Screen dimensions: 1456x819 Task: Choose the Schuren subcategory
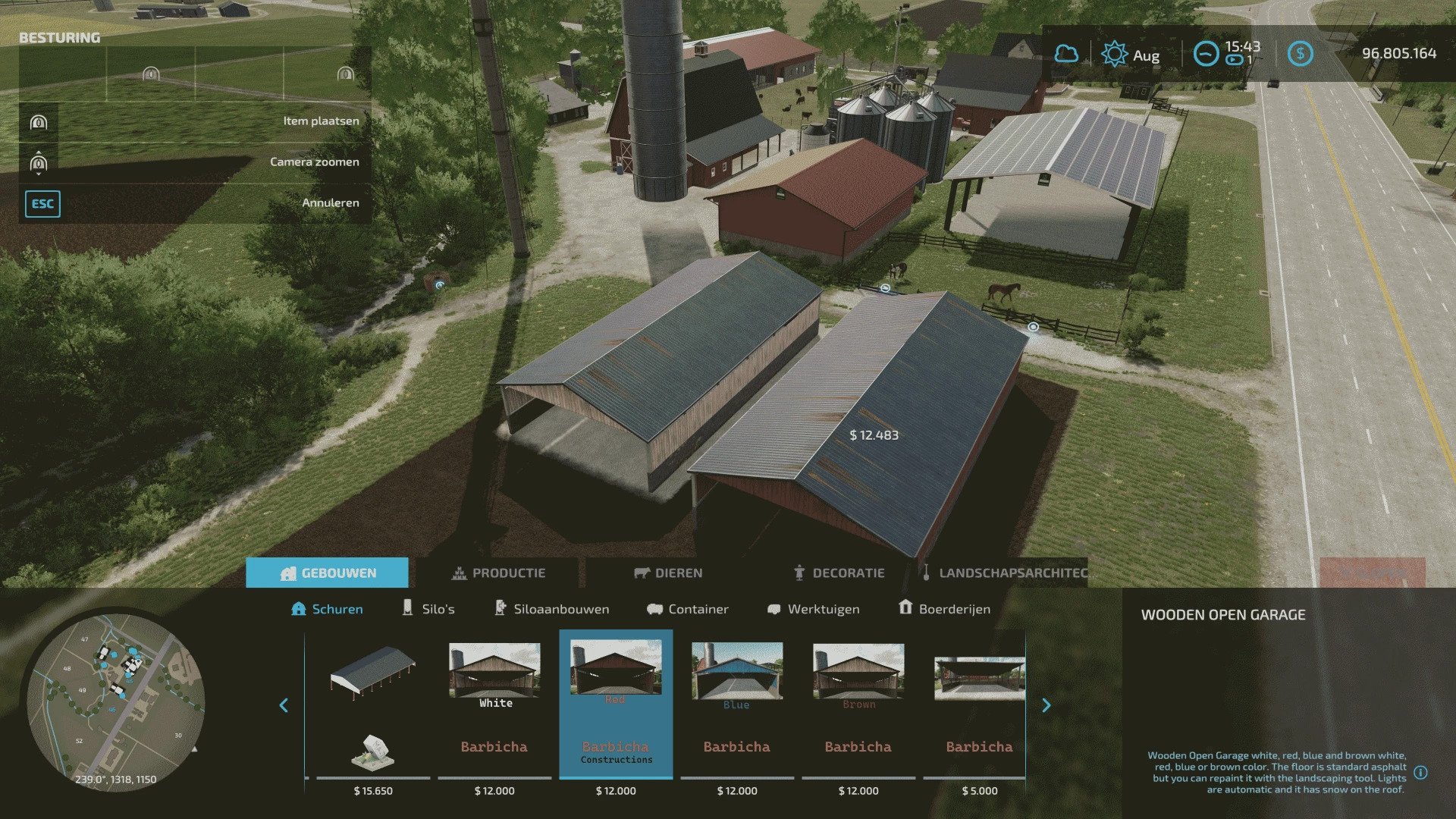coord(328,609)
